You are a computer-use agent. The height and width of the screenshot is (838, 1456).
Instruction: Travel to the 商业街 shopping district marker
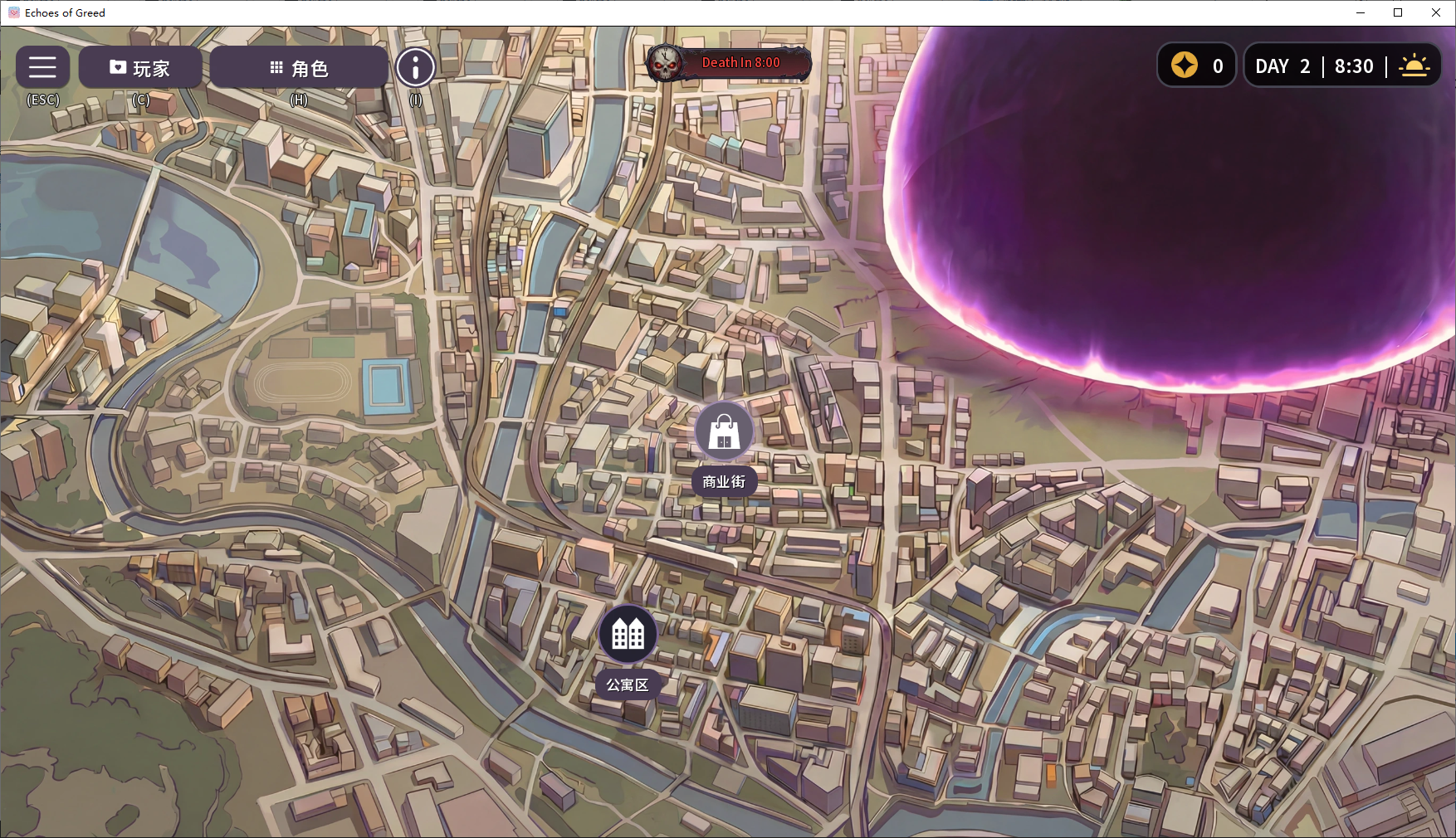(724, 431)
